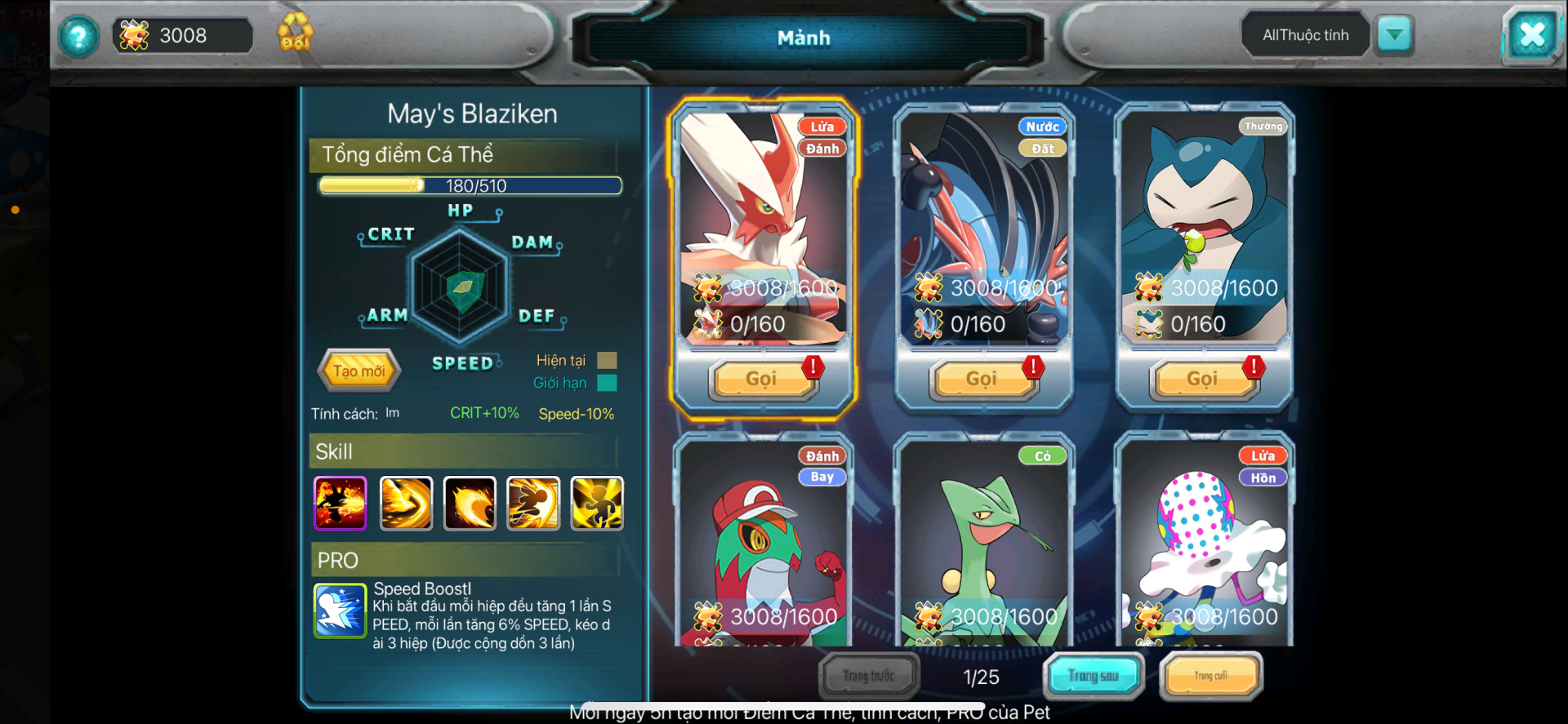Open the AllThuộc tính attribute dropdown
This screenshot has height=724, width=1568.
pyautogui.click(x=1394, y=35)
